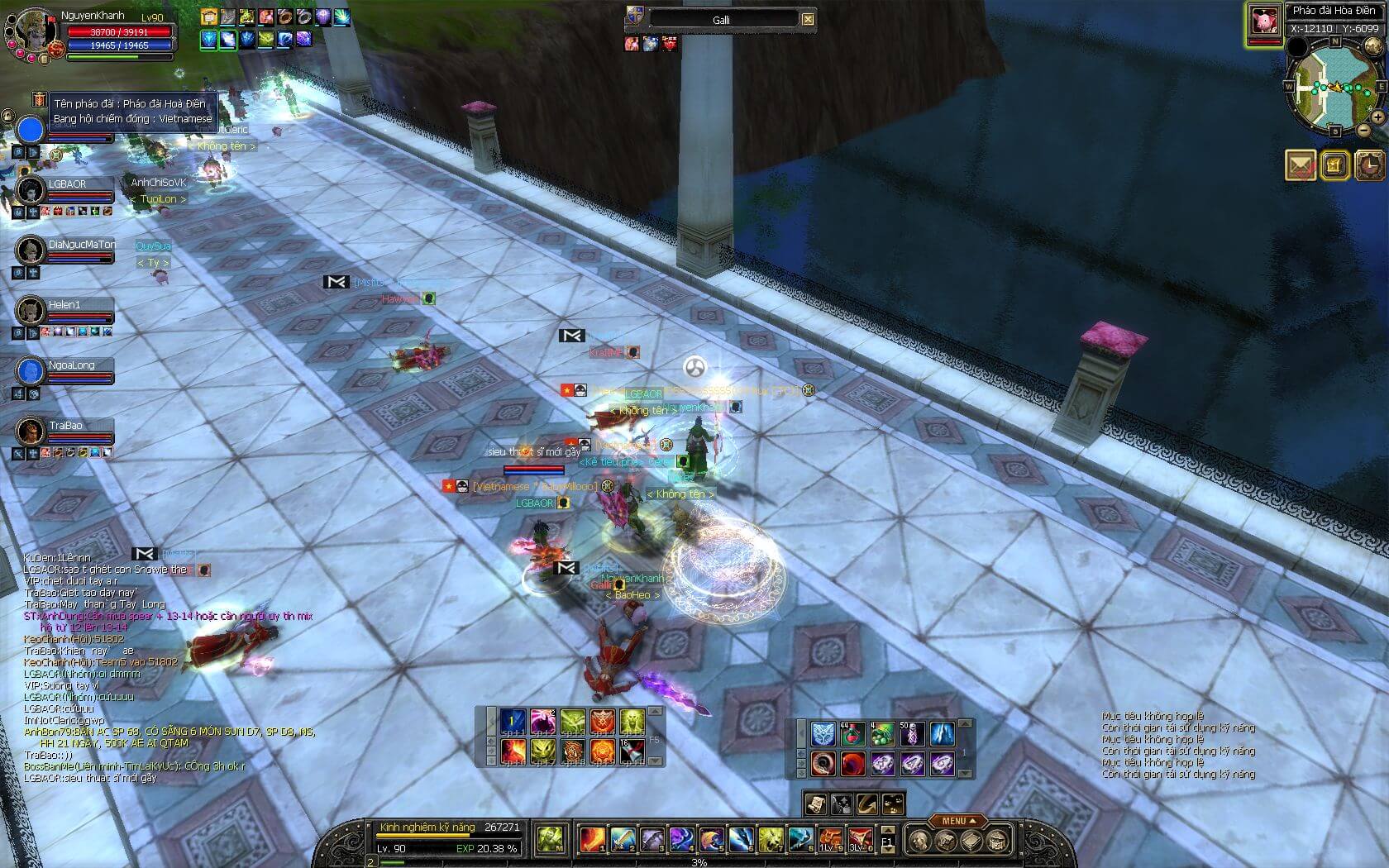
Task: Open the mail envelope icon
Action: click(1301, 165)
